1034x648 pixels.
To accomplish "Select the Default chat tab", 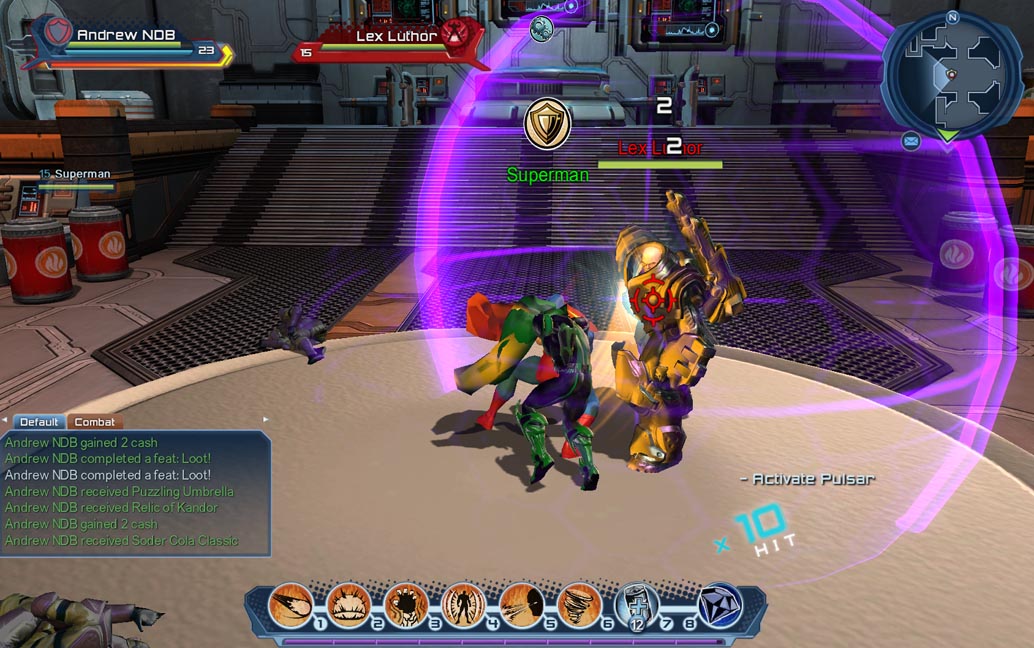I will (39, 422).
